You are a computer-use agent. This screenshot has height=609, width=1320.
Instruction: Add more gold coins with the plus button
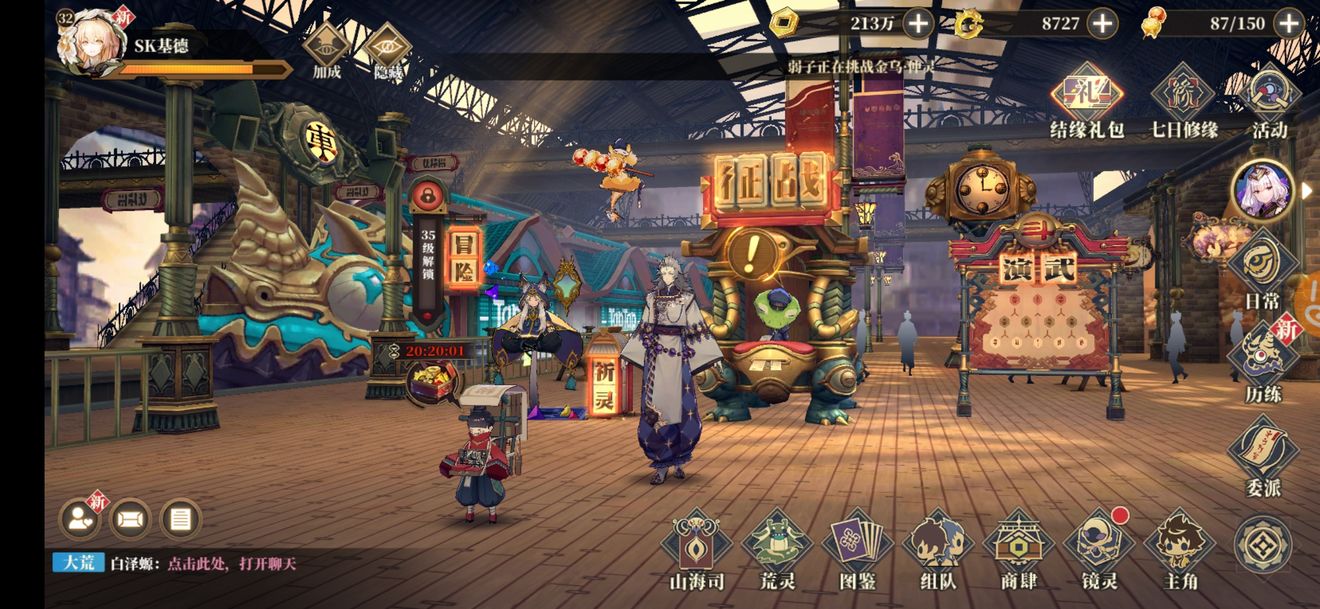coord(918,23)
